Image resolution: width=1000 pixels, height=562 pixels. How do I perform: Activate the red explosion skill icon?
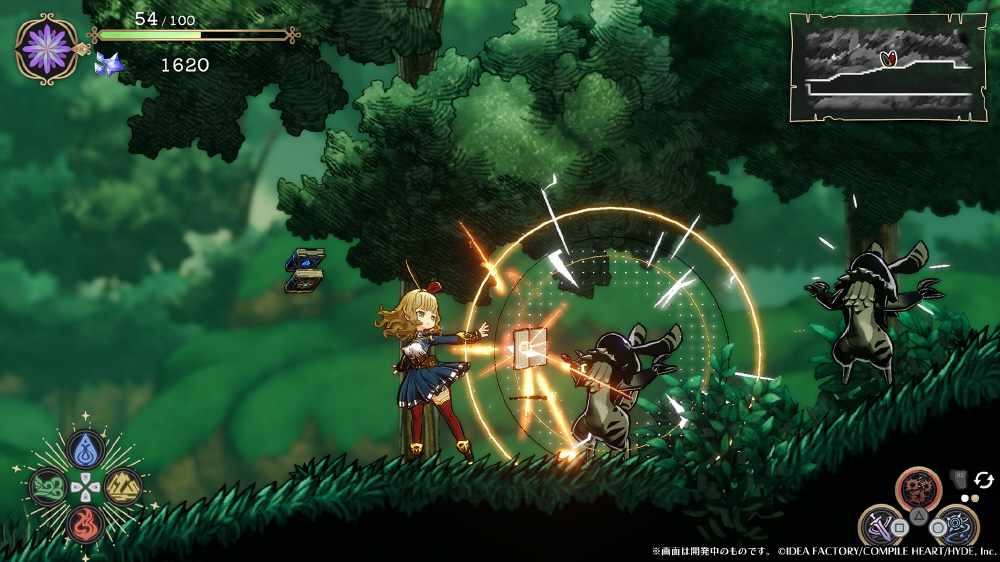[918, 492]
